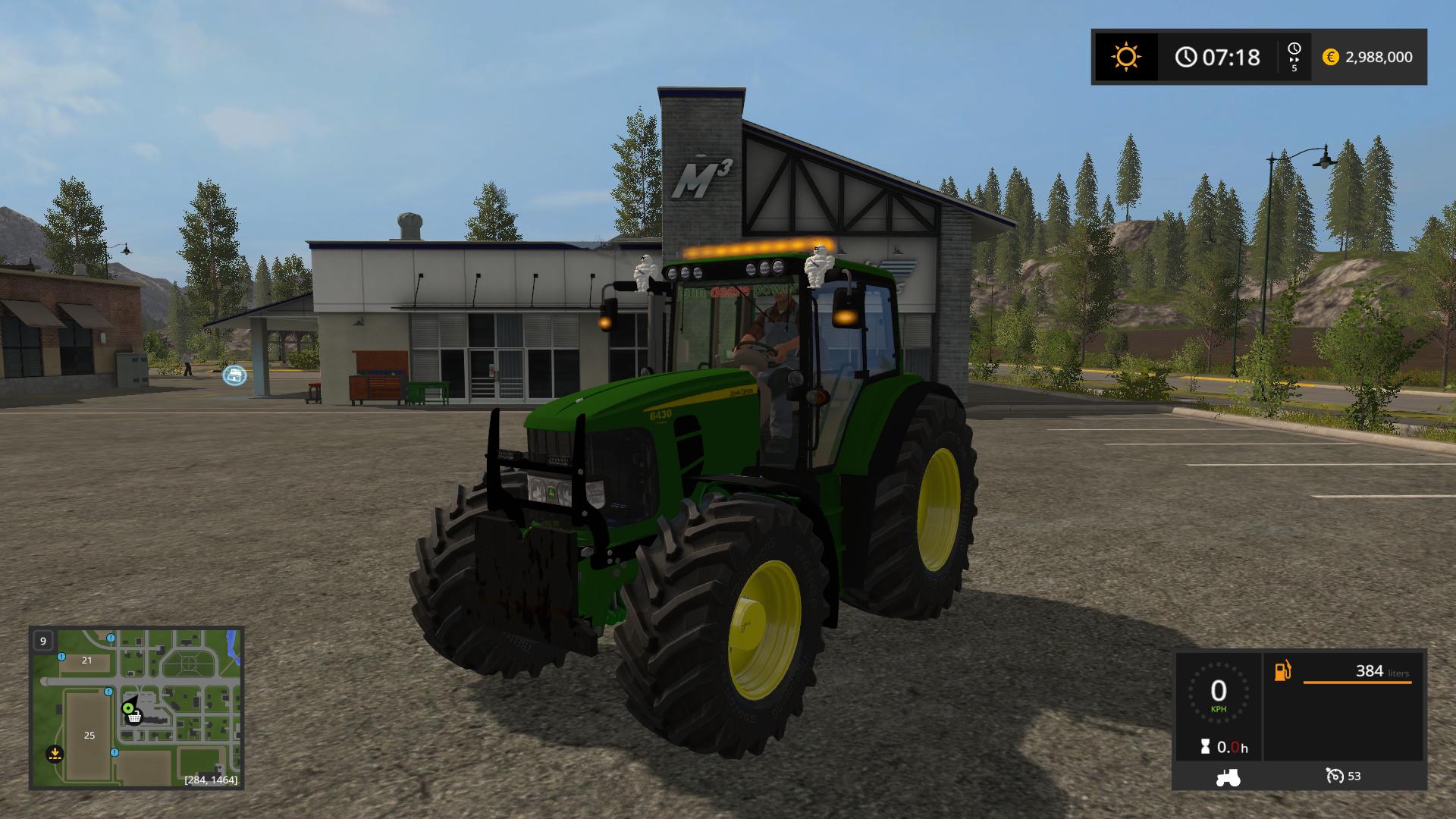Open the blue mission marker left of field 21

(61, 657)
